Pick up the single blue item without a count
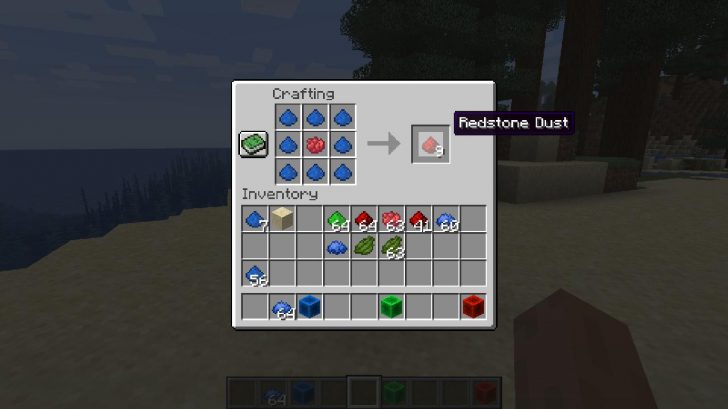 tap(337, 246)
